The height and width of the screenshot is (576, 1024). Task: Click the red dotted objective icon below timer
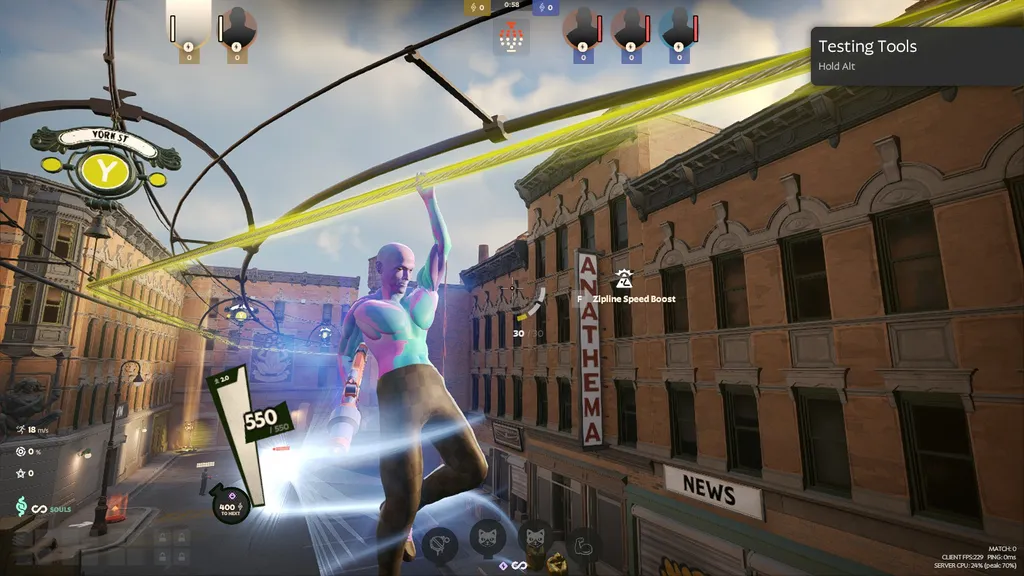511,38
